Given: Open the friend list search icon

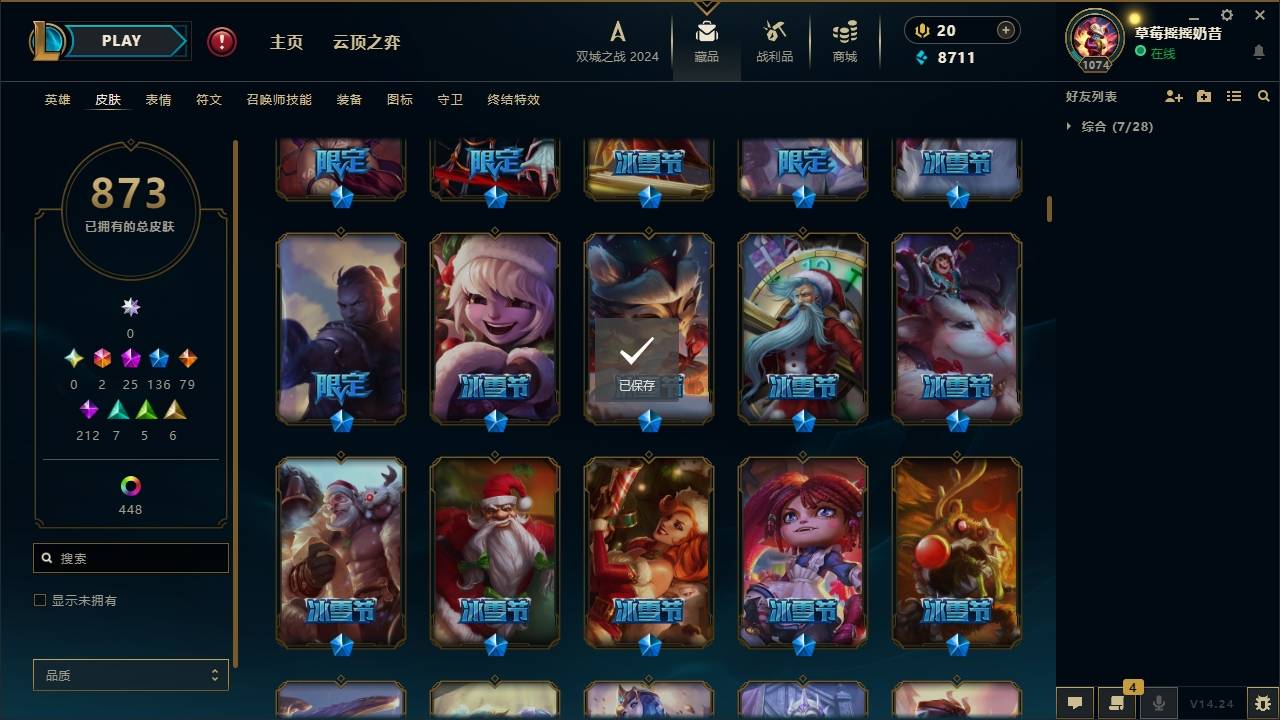Looking at the screenshot, I should coord(1263,96).
